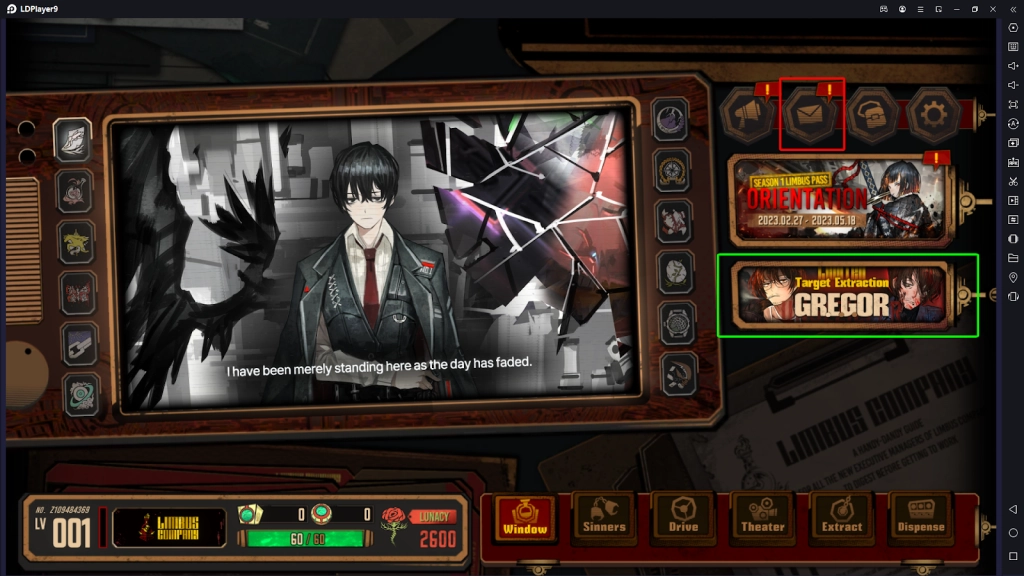Open the Season 1 Limbus Pass Orientation banner
This screenshot has width=1024, height=576.
838,199
